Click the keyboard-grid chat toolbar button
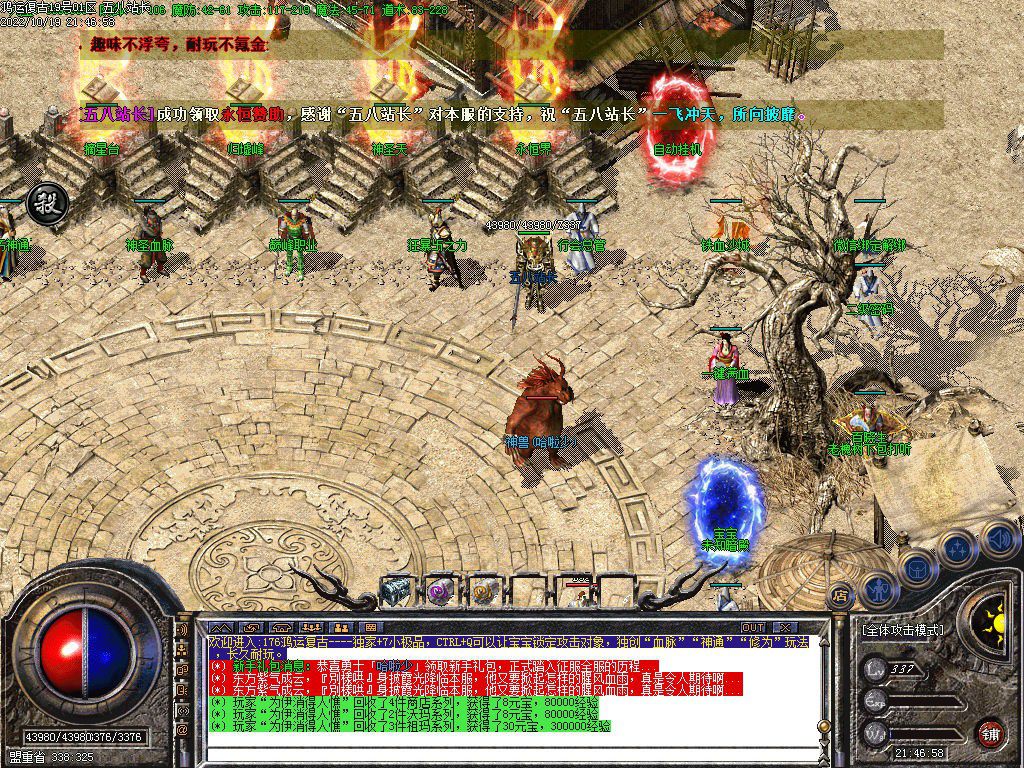The image size is (1024, 768). pyautogui.click(x=368, y=628)
